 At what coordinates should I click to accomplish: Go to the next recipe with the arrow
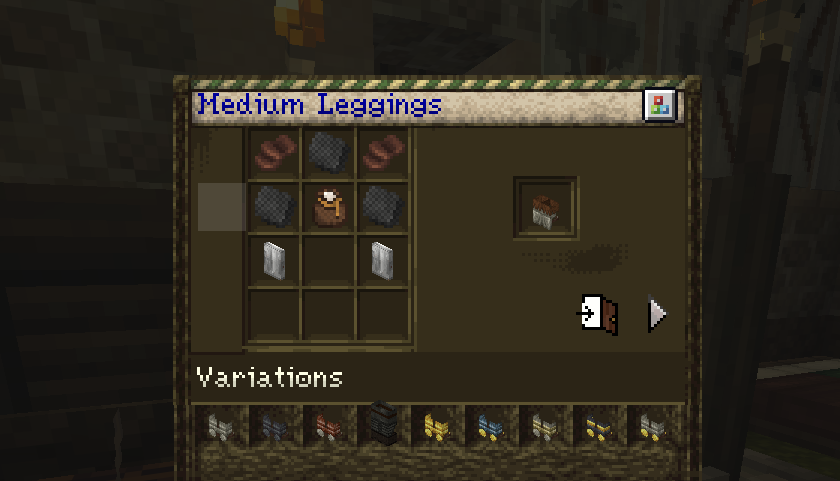click(656, 314)
